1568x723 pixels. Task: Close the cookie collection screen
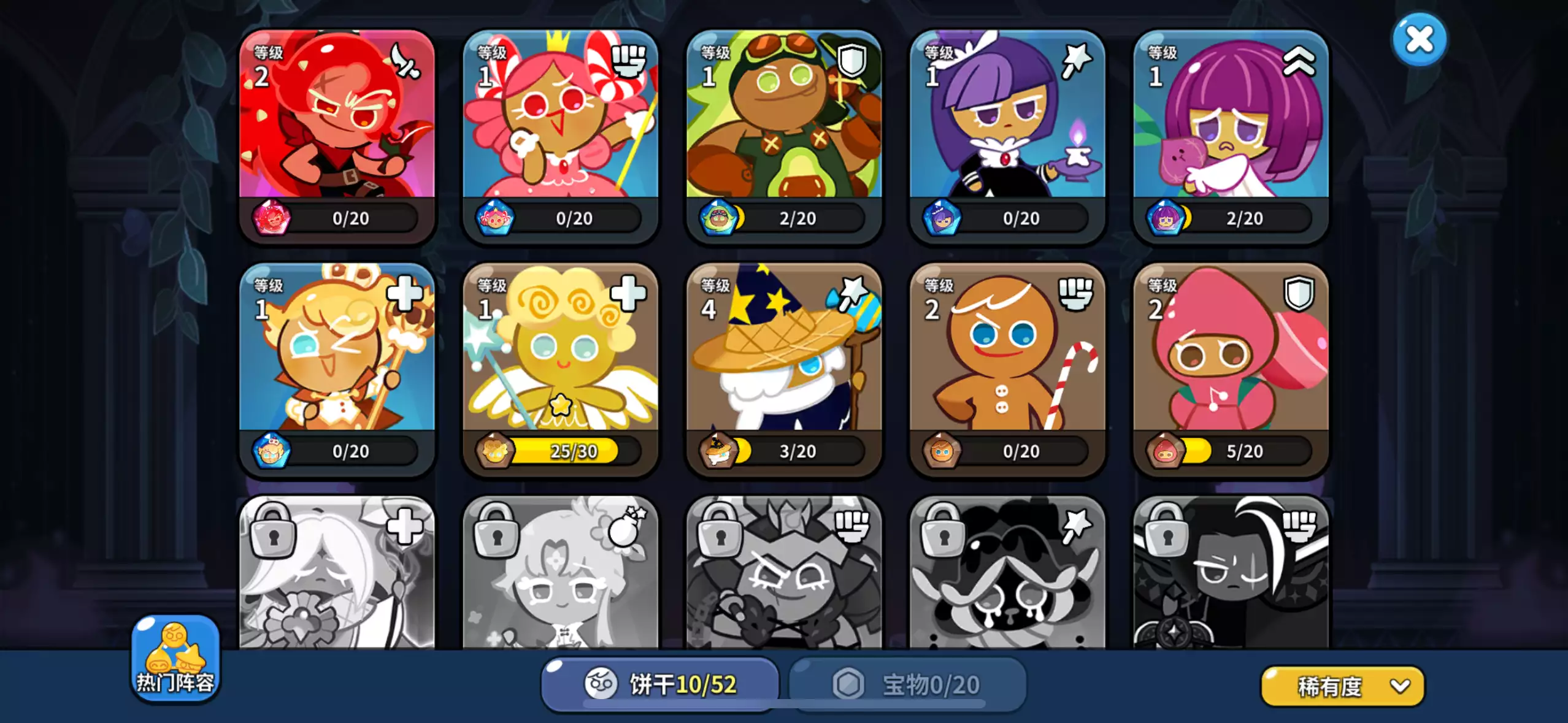tap(1419, 40)
